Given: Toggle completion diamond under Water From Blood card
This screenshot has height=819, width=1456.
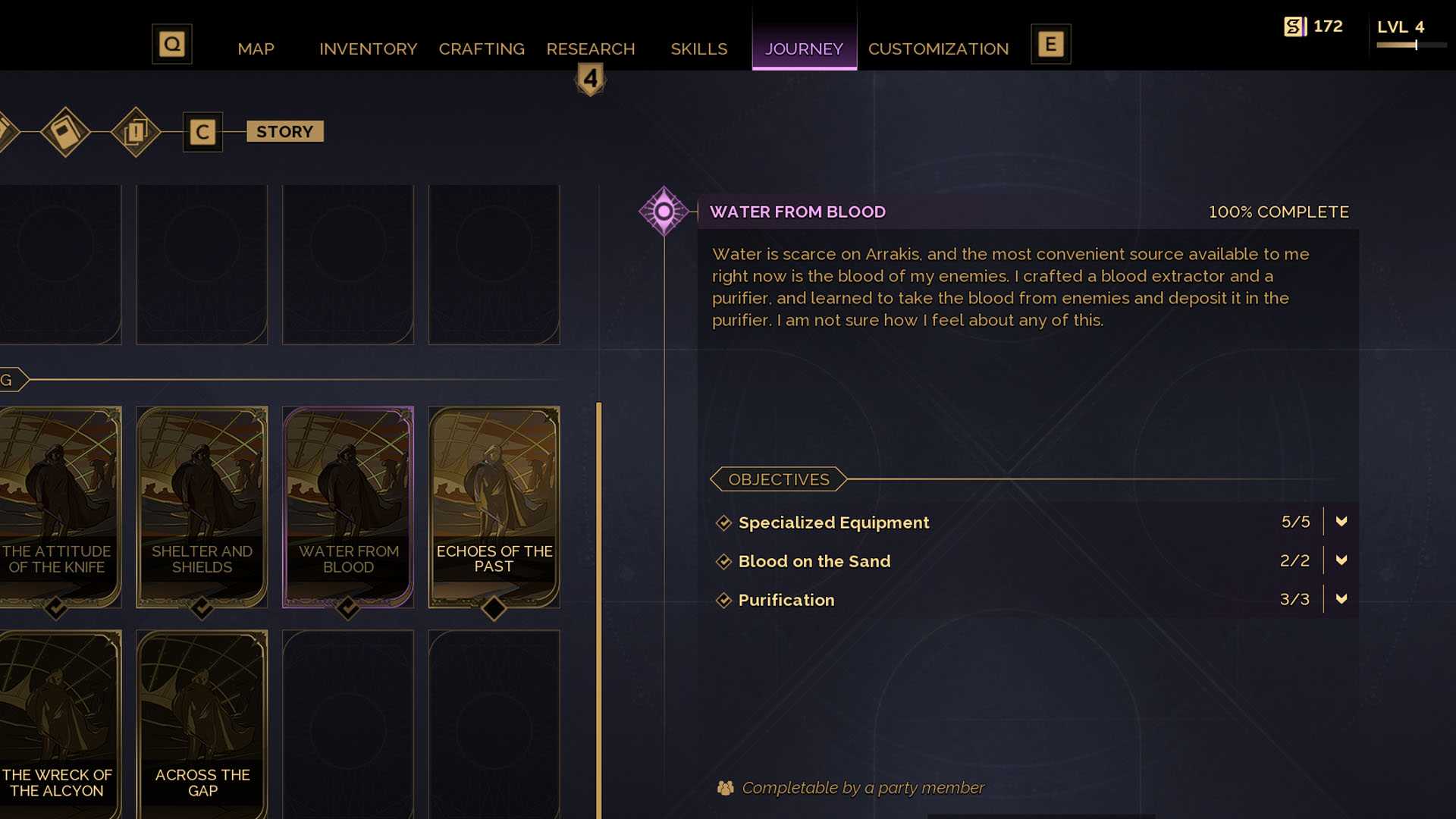Looking at the screenshot, I should tap(348, 607).
